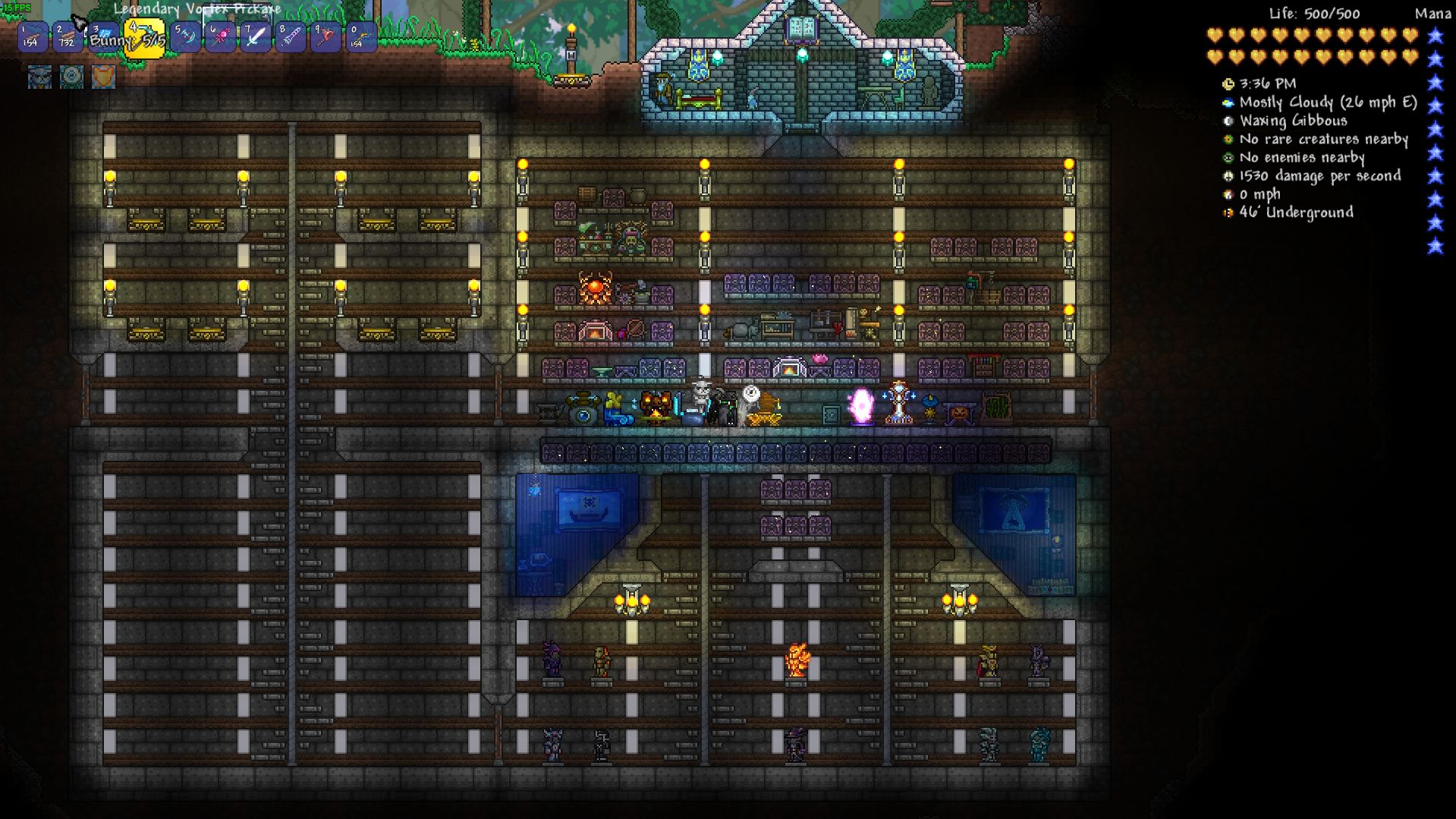
Task: Click the speedometer icon showing 0 mph
Action: coord(1228,194)
